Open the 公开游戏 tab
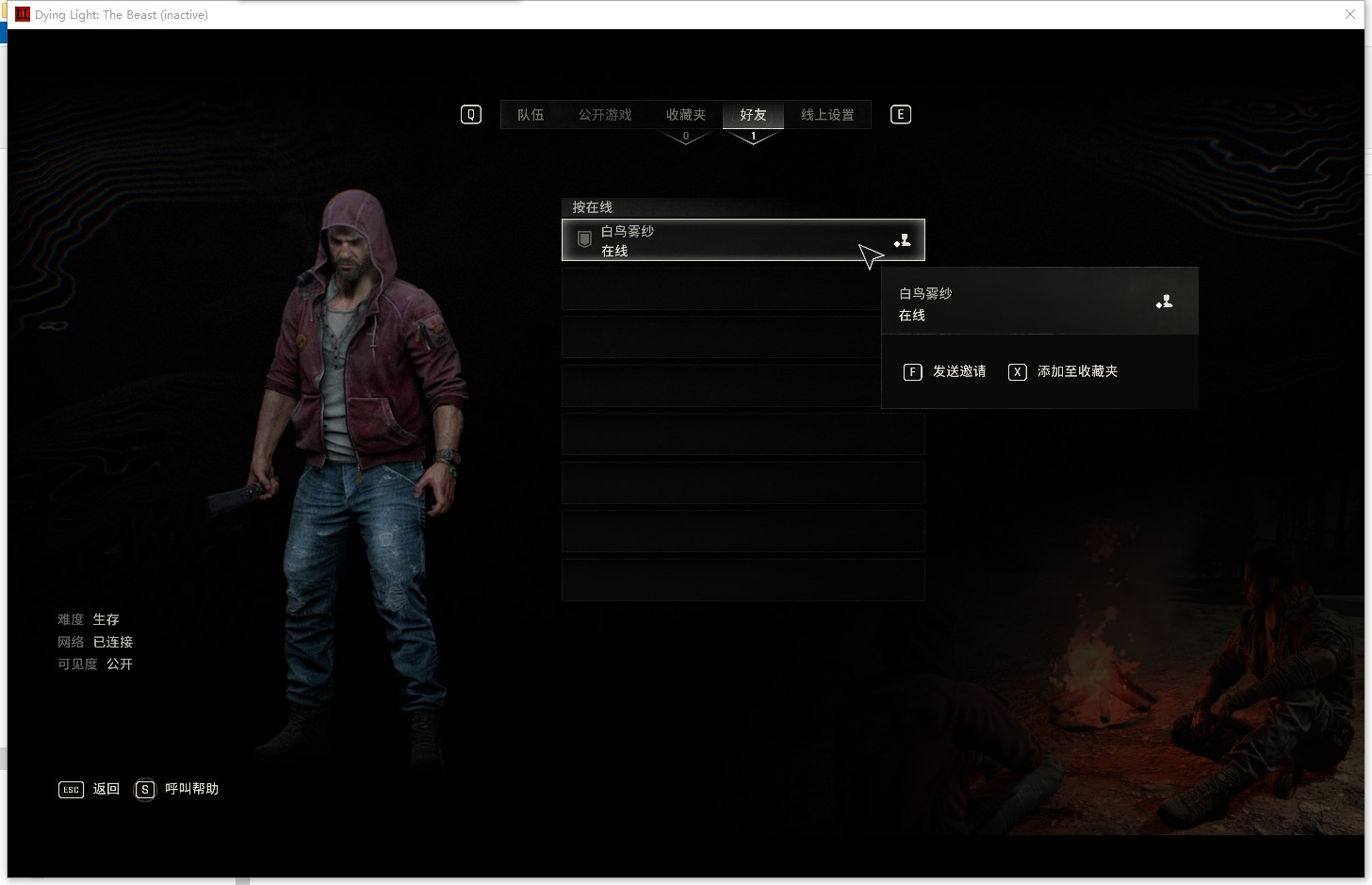 [605, 115]
